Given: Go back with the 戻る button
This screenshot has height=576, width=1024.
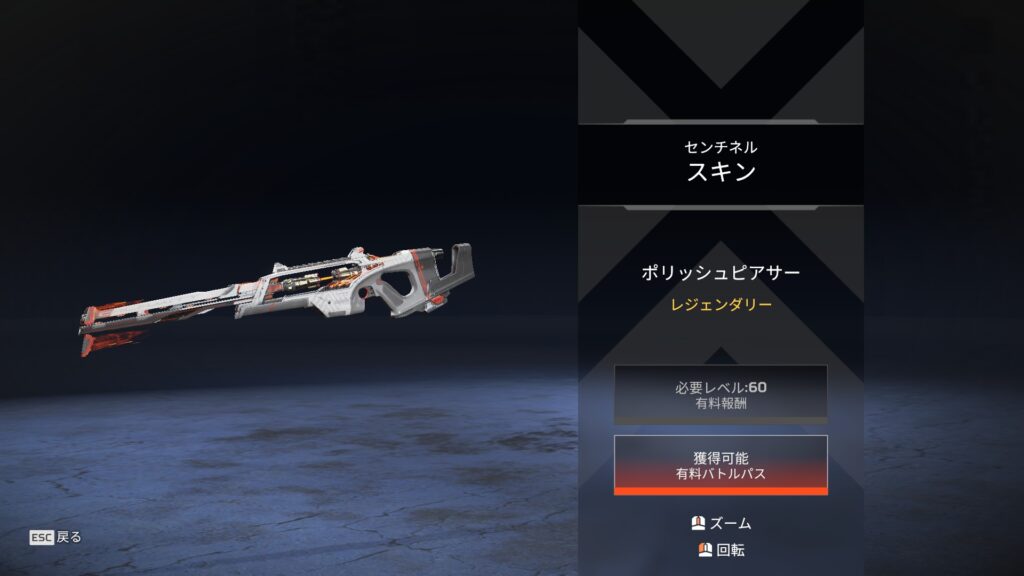Looking at the screenshot, I should click(56, 537).
